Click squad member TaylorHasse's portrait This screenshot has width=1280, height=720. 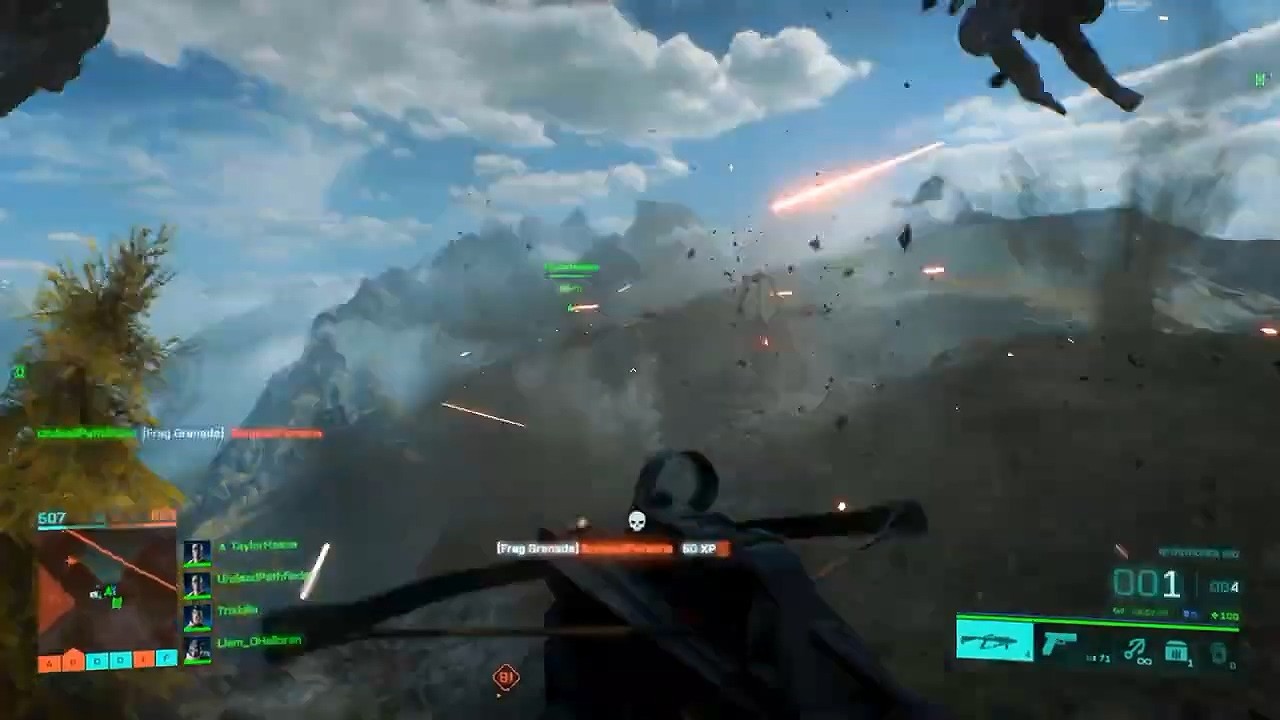[x=197, y=551]
